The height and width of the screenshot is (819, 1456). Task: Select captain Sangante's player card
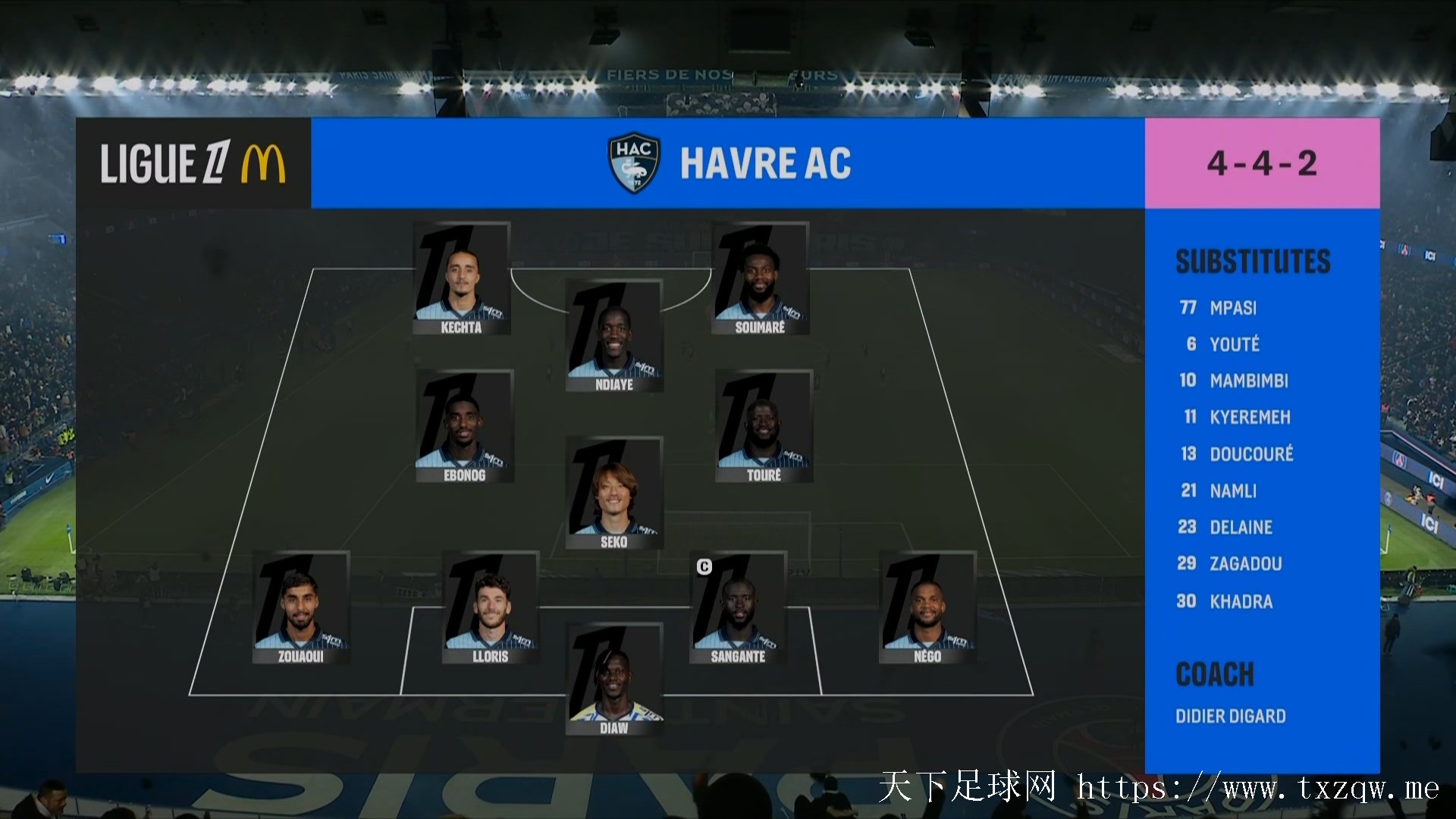click(738, 607)
